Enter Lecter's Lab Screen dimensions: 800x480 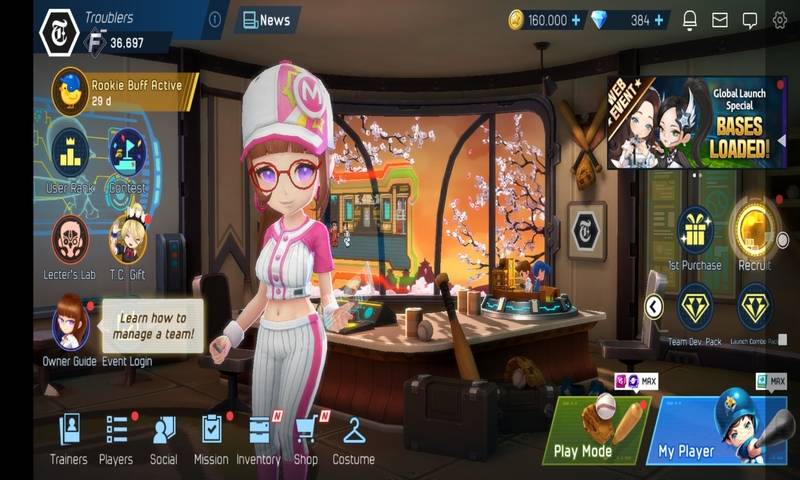pyautogui.click(x=70, y=243)
